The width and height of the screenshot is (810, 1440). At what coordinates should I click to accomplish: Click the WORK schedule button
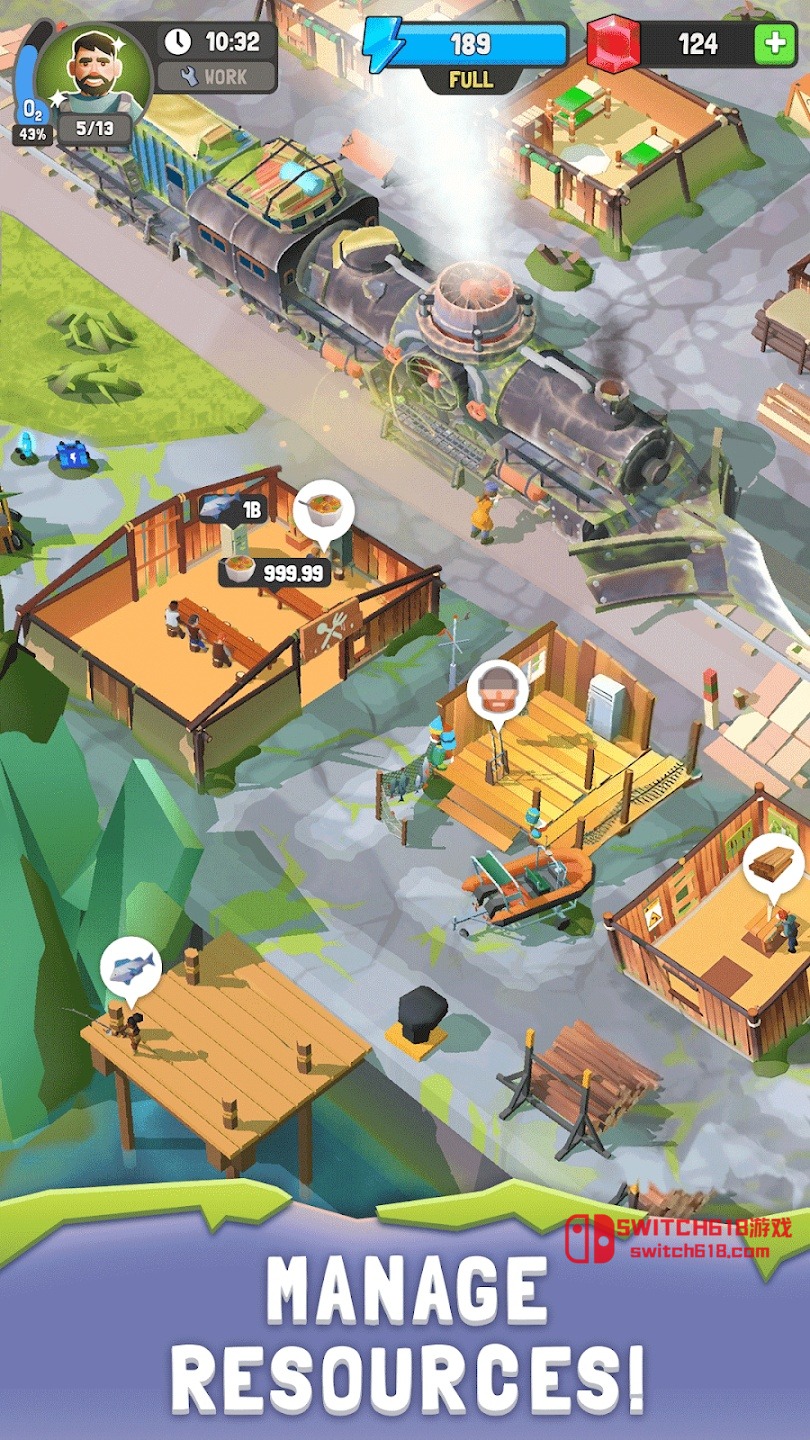tap(216, 76)
